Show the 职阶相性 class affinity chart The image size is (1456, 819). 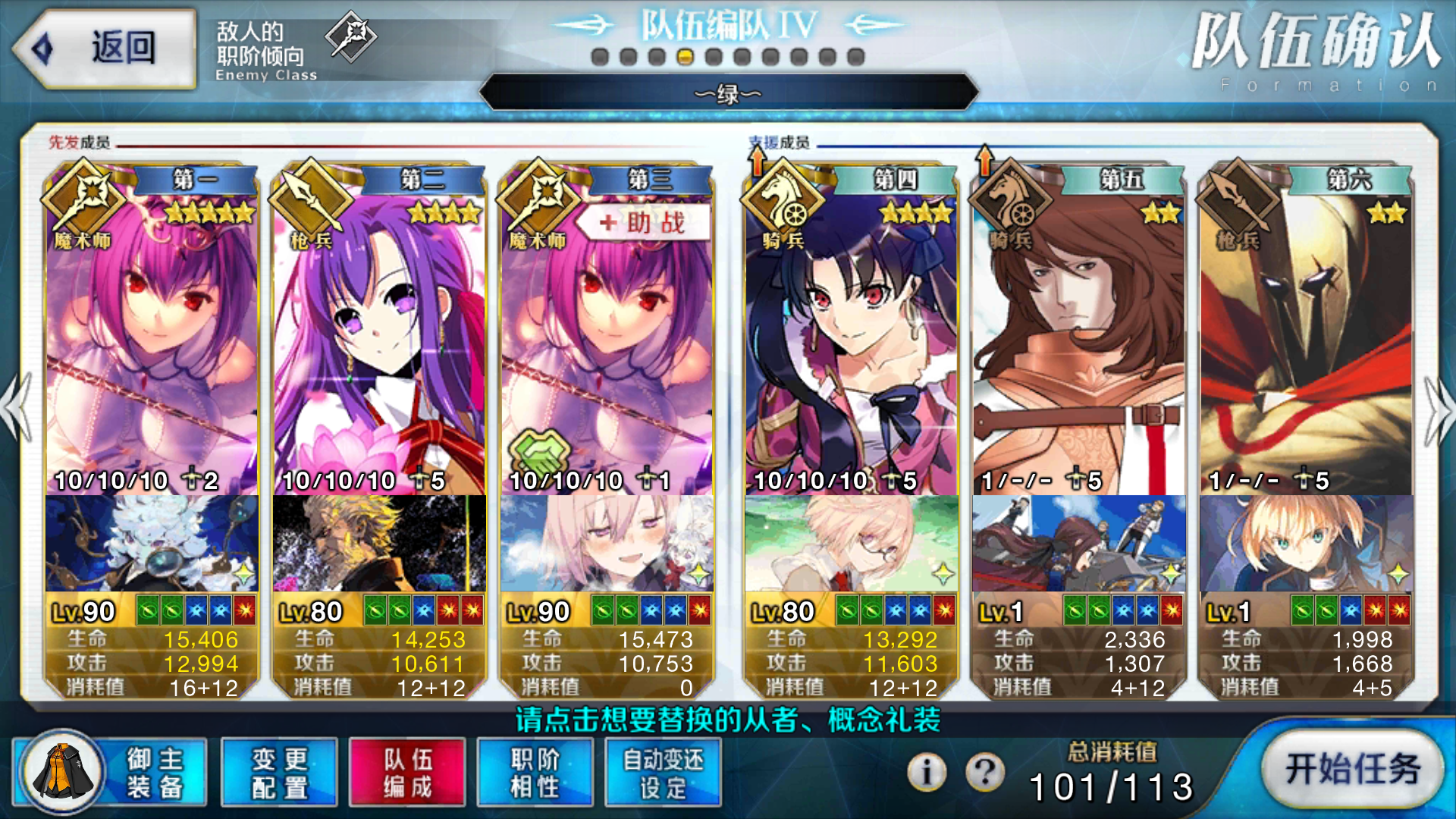(x=535, y=772)
